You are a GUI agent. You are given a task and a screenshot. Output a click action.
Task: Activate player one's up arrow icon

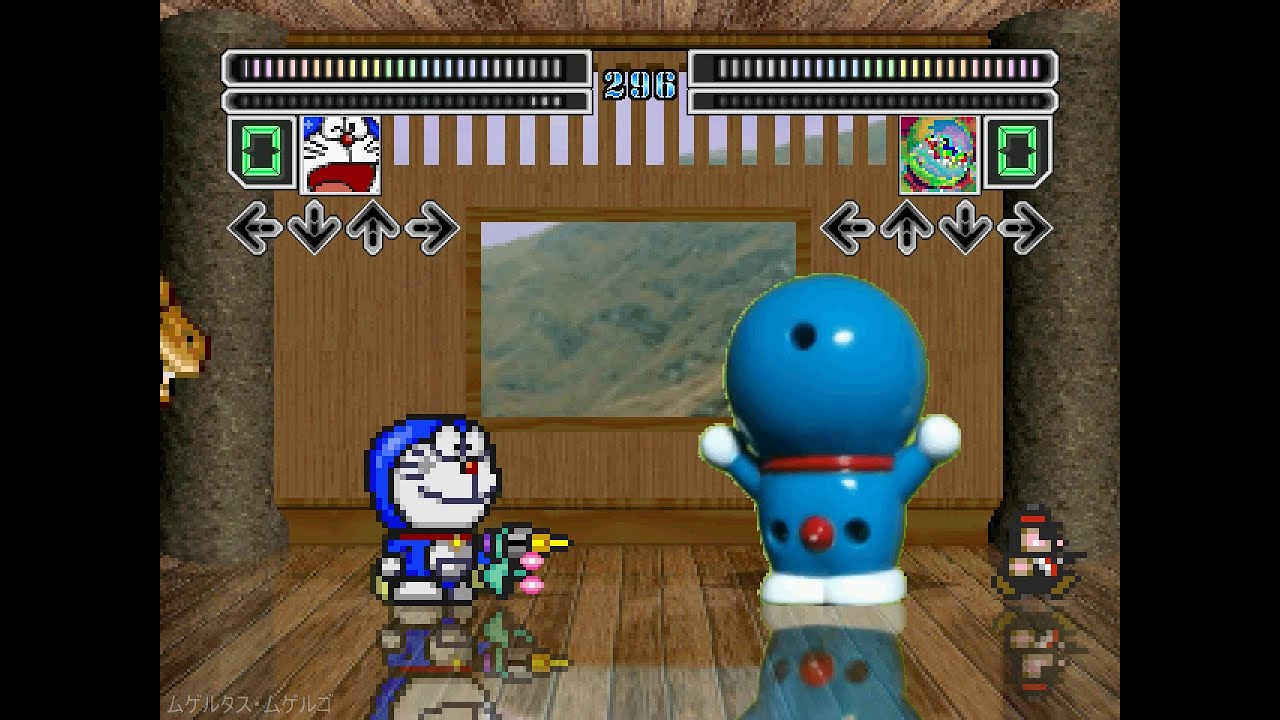tap(373, 228)
